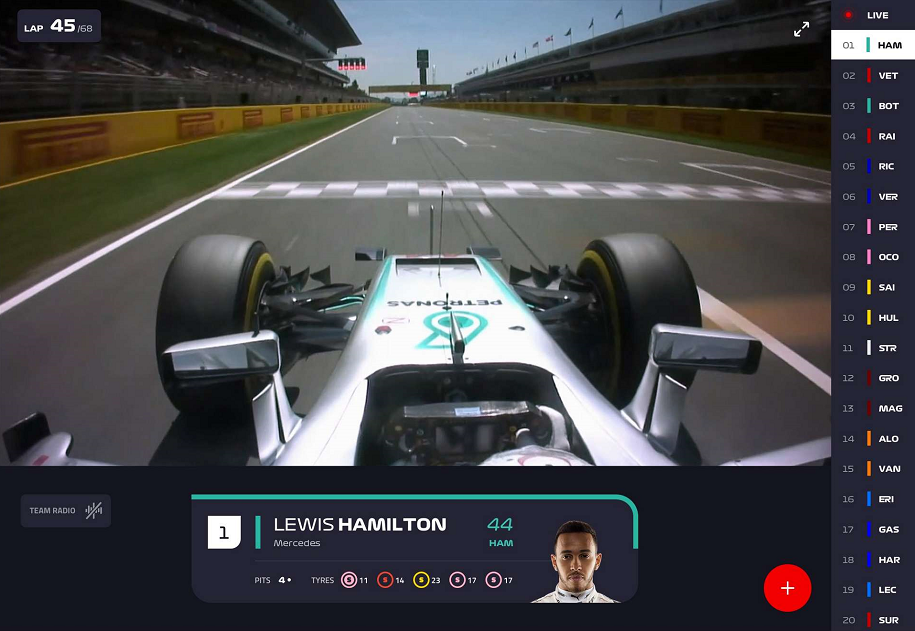Screen dimensions: 915x631
Task: Select STR in the standings
Action: (x=872, y=348)
